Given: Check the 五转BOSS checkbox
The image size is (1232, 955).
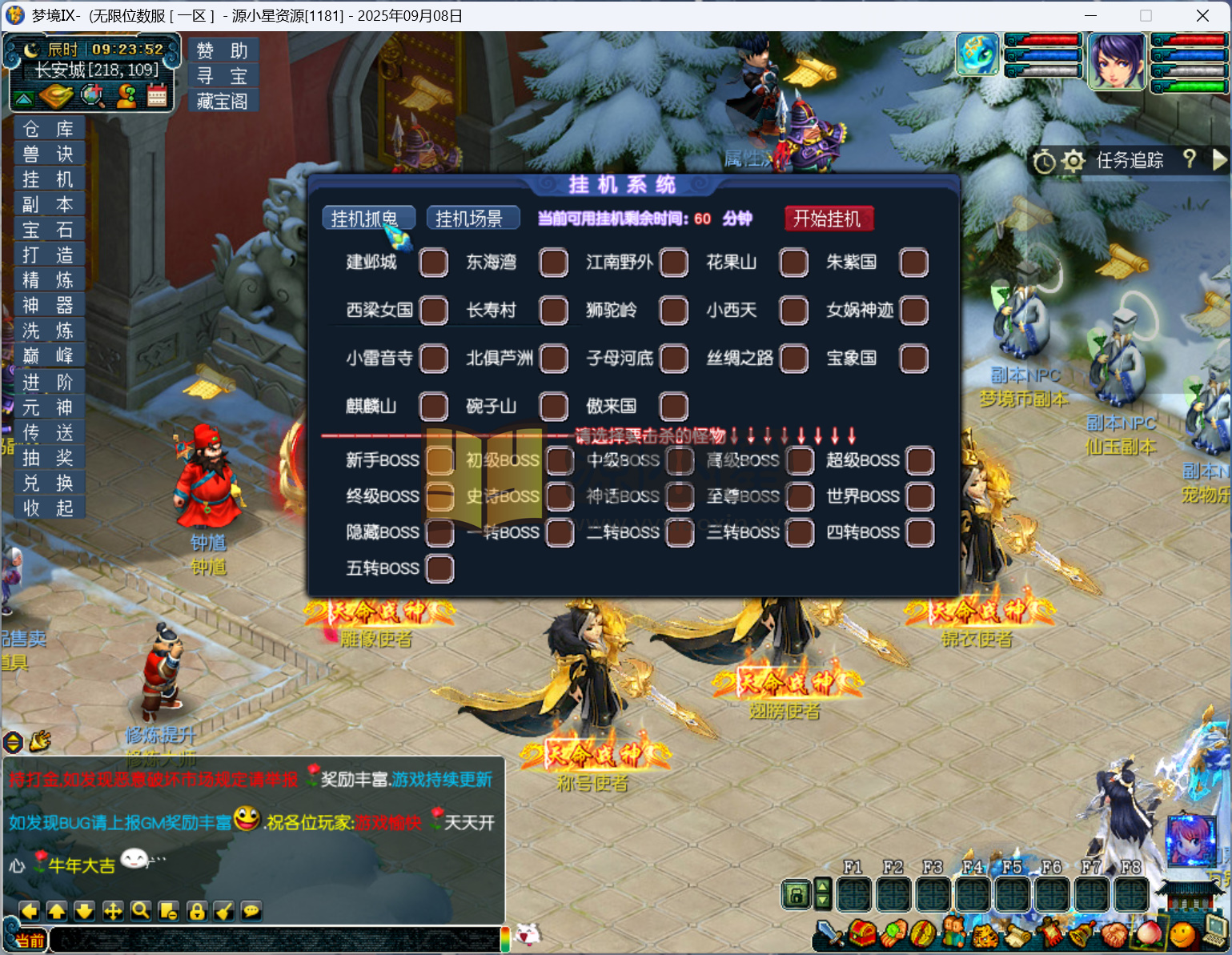Looking at the screenshot, I should pyautogui.click(x=439, y=568).
